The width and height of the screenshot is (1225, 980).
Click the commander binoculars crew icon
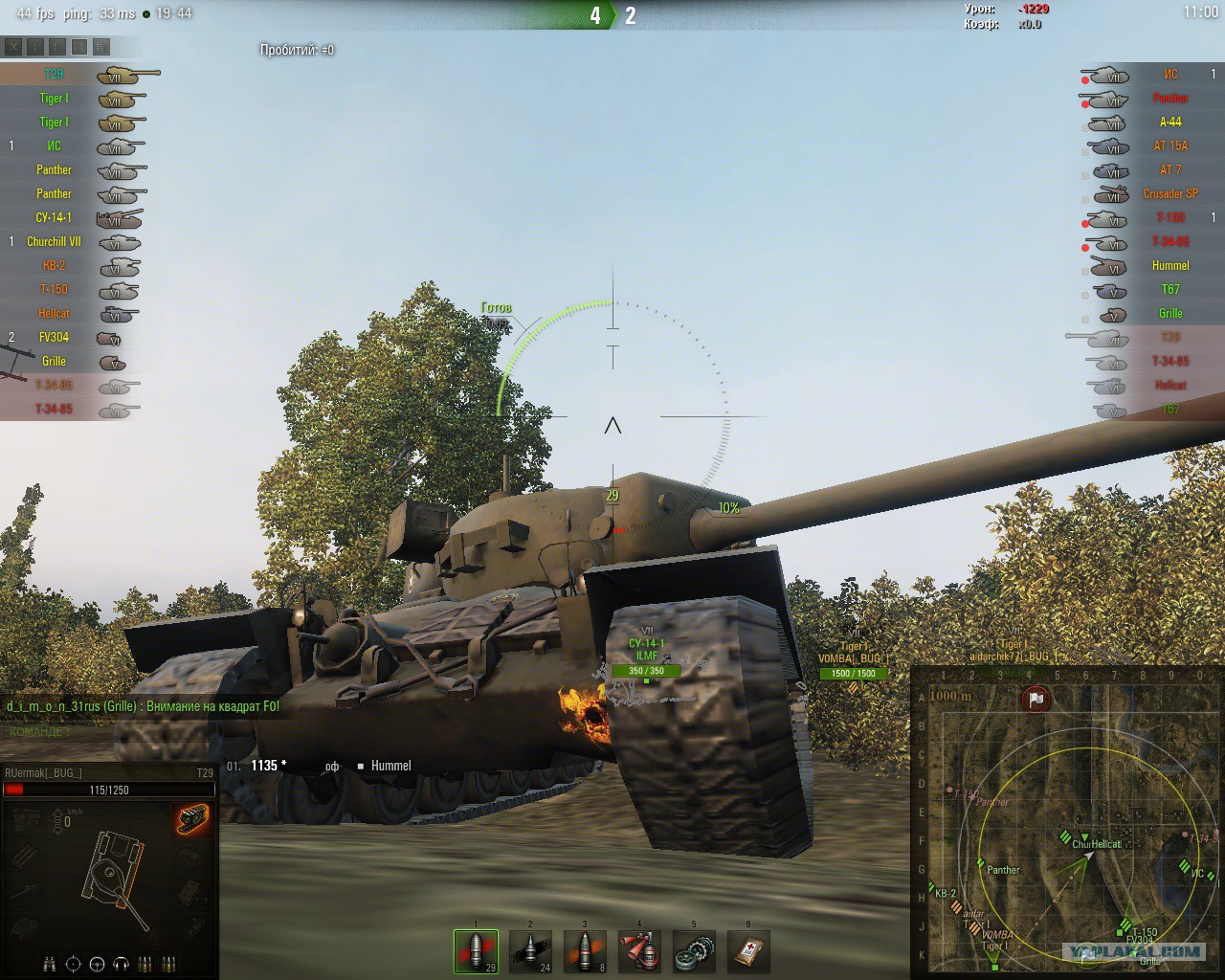tap(50, 964)
